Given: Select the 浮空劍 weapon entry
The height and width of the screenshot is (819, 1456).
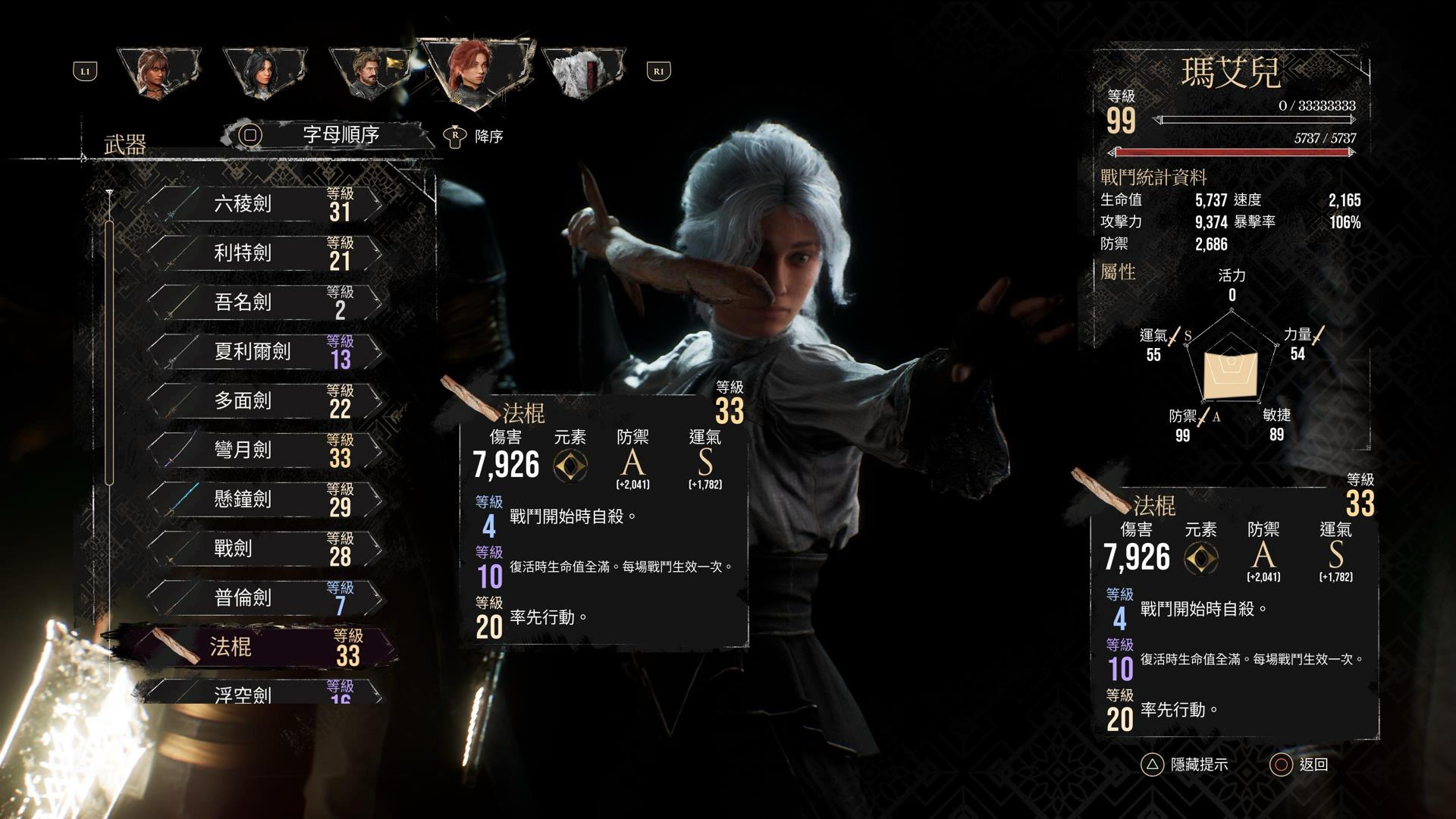Looking at the screenshot, I should tap(262, 693).
